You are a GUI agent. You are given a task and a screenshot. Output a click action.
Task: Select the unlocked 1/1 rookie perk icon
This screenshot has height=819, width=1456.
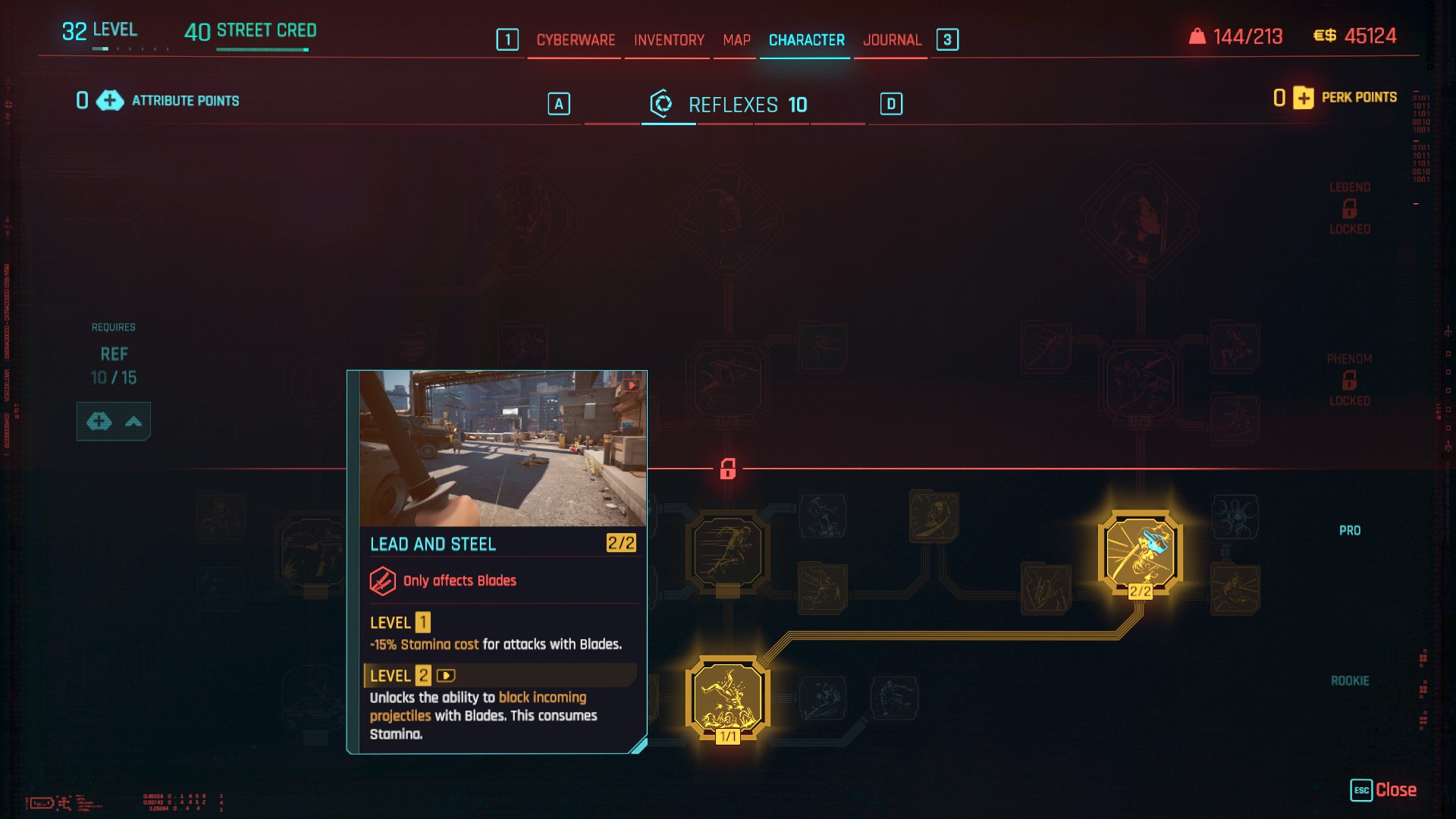click(727, 697)
